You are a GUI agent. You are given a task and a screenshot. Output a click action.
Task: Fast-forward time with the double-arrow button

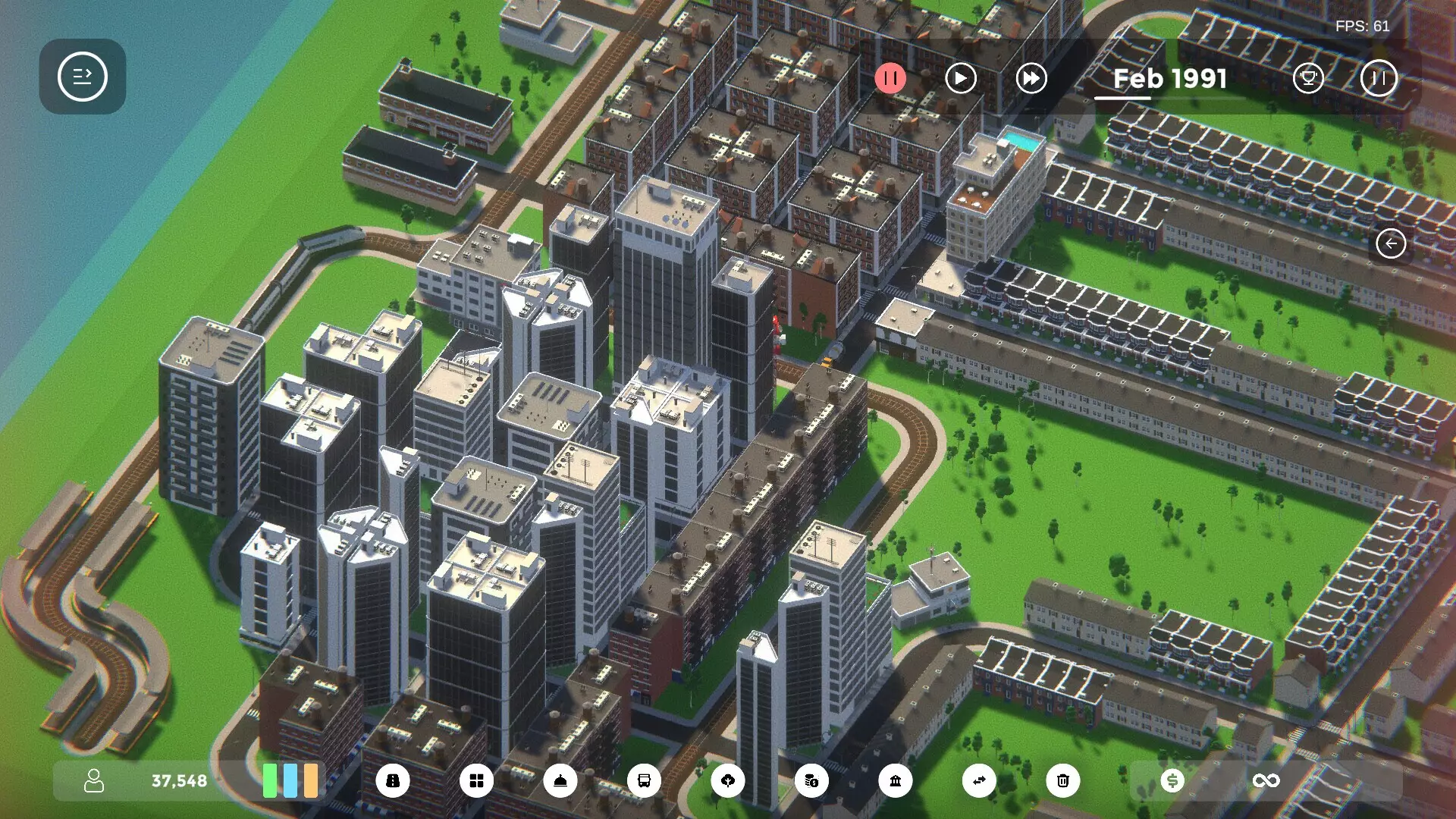click(x=1031, y=78)
